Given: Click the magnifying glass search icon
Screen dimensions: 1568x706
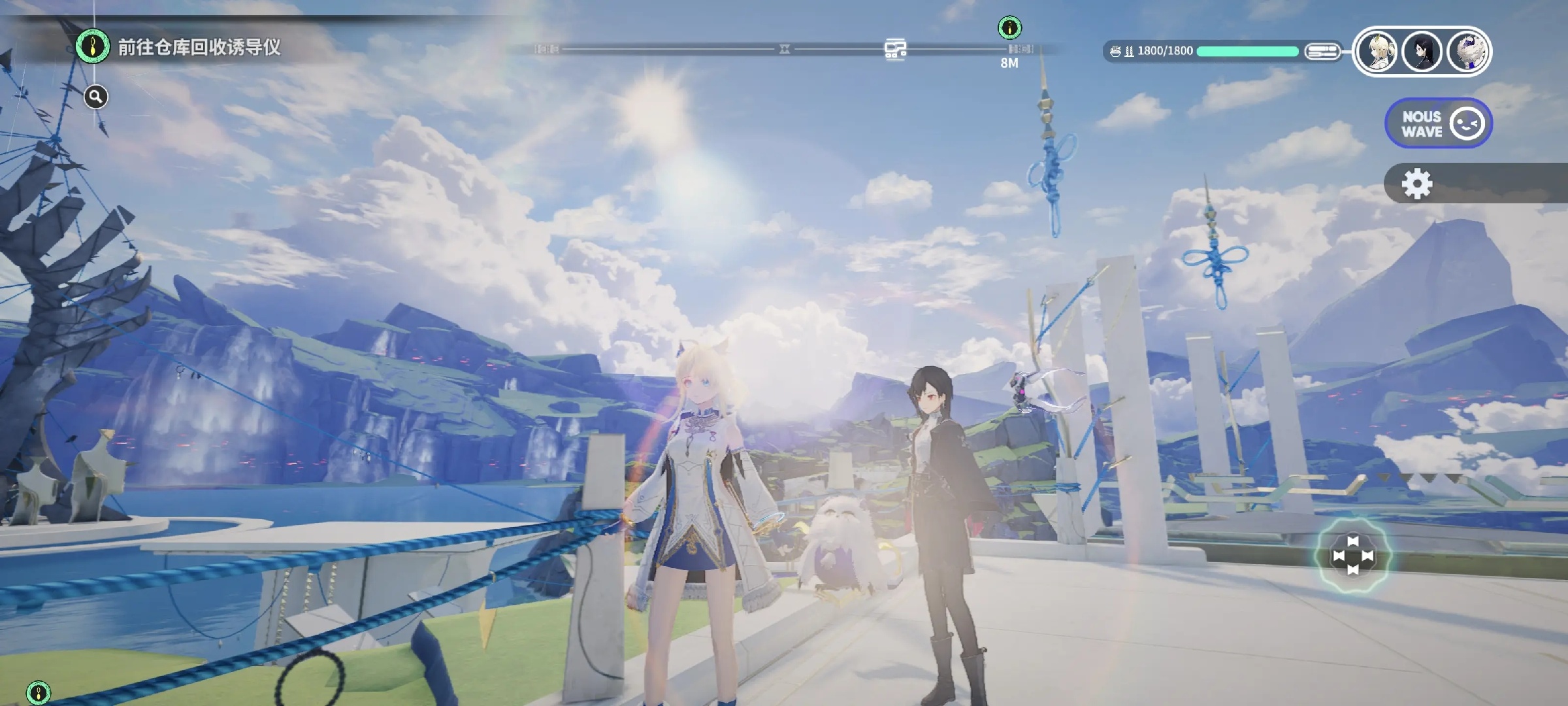Looking at the screenshot, I should [95, 97].
